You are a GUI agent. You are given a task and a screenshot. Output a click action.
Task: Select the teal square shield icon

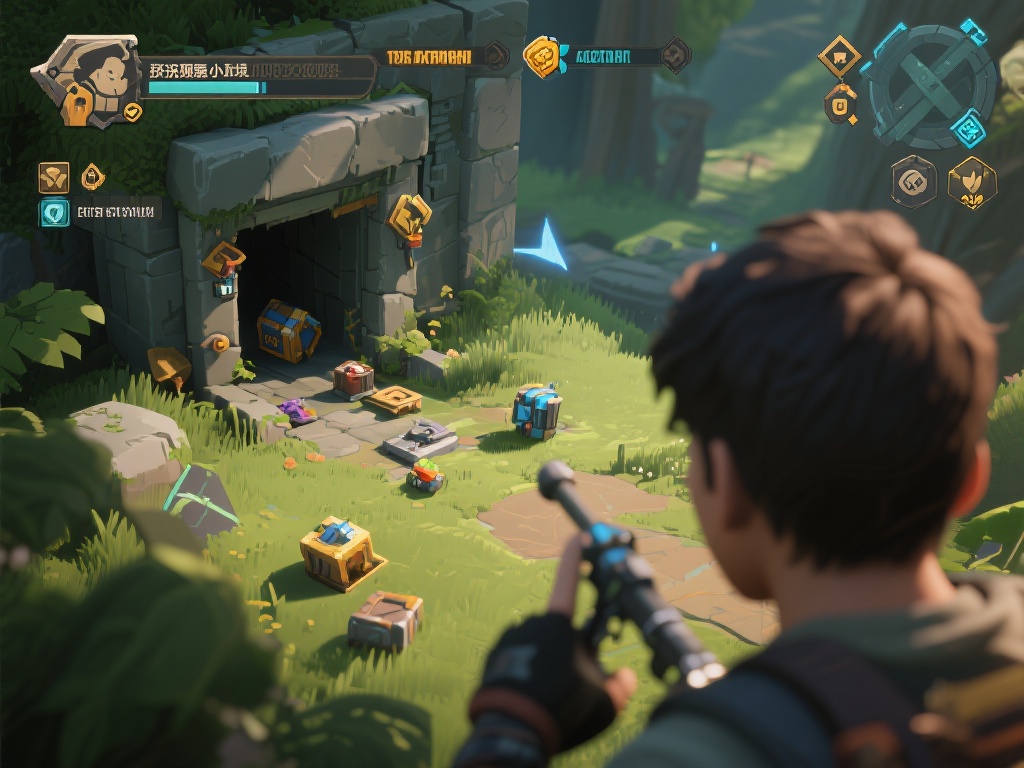point(54,212)
